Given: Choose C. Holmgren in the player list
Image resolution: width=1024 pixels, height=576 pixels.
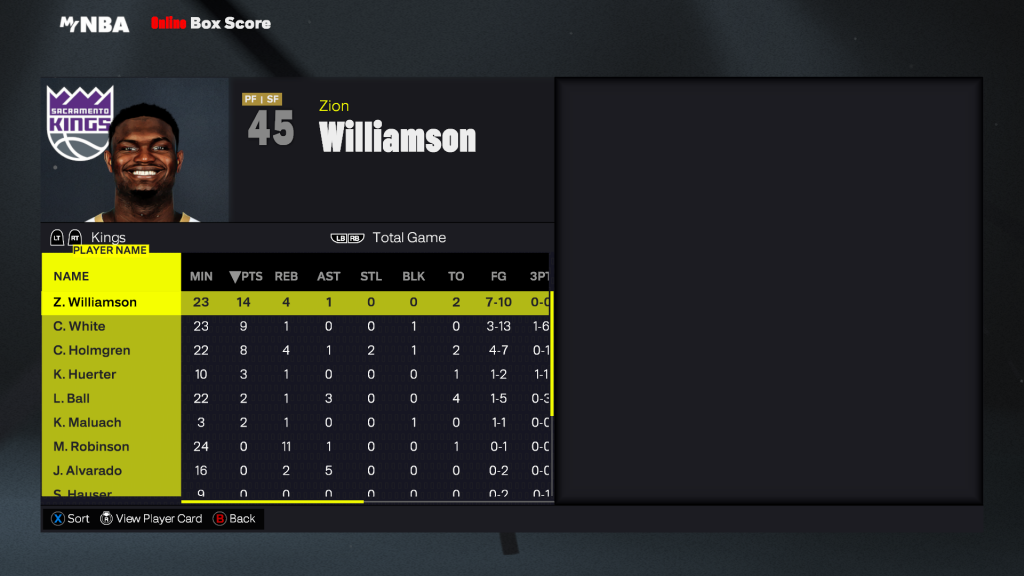Looking at the screenshot, I should point(92,350).
